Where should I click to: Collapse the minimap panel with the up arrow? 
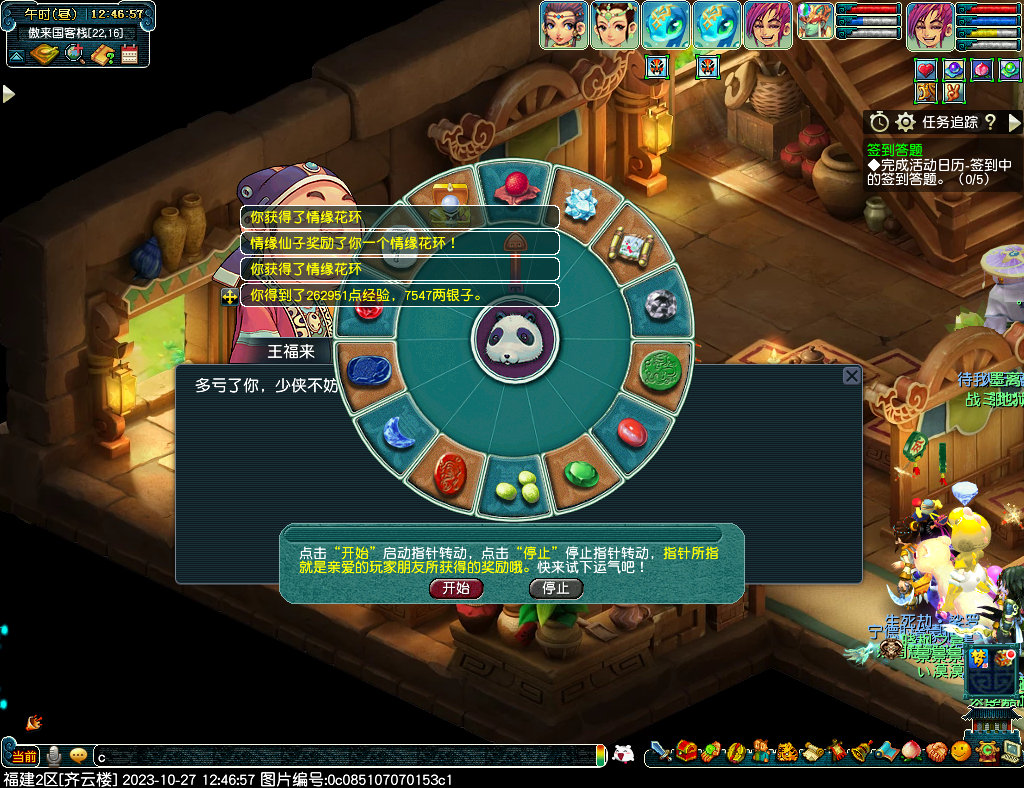coord(17,55)
